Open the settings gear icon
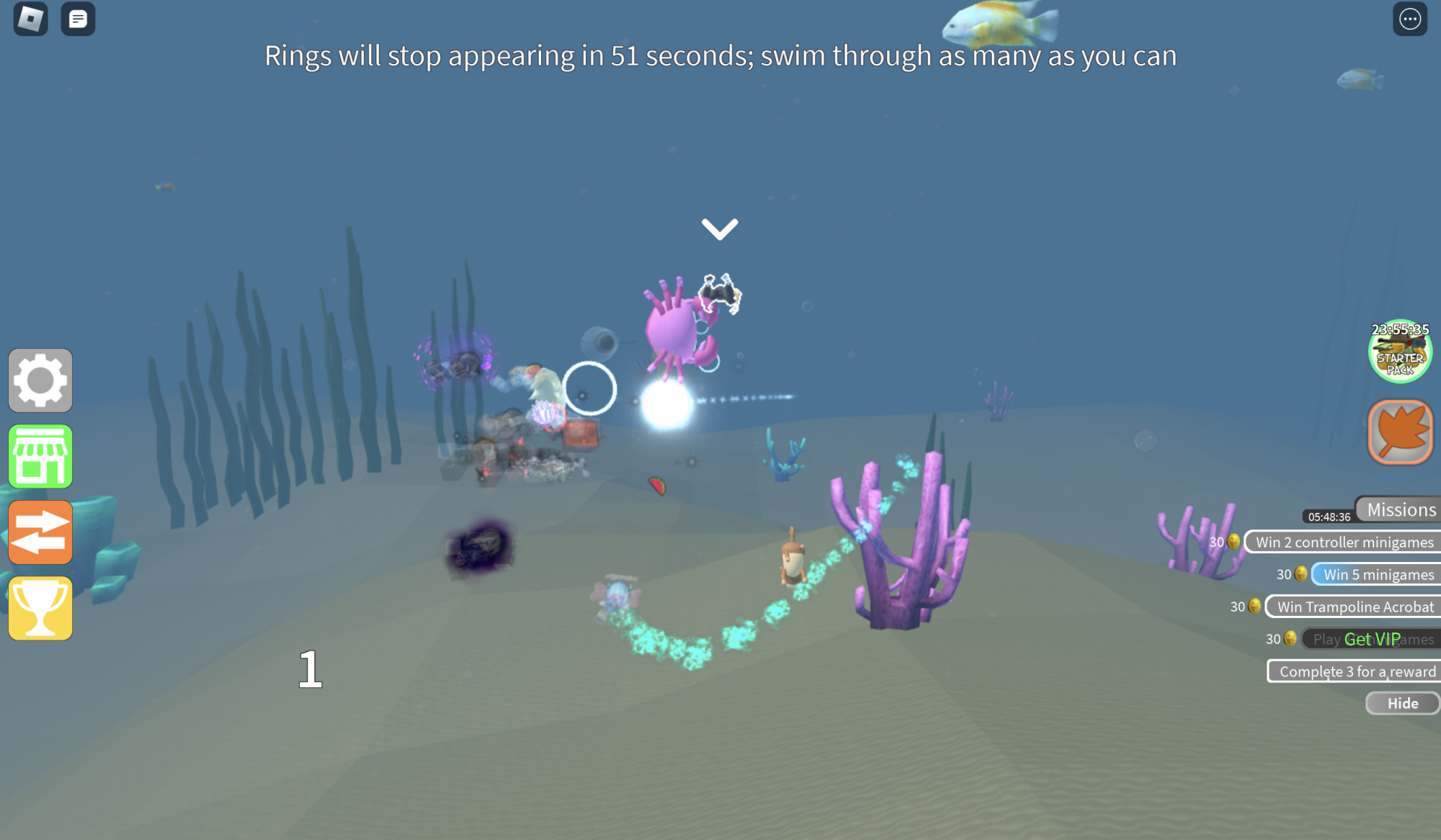This screenshot has width=1441, height=840. click(40, 380)
